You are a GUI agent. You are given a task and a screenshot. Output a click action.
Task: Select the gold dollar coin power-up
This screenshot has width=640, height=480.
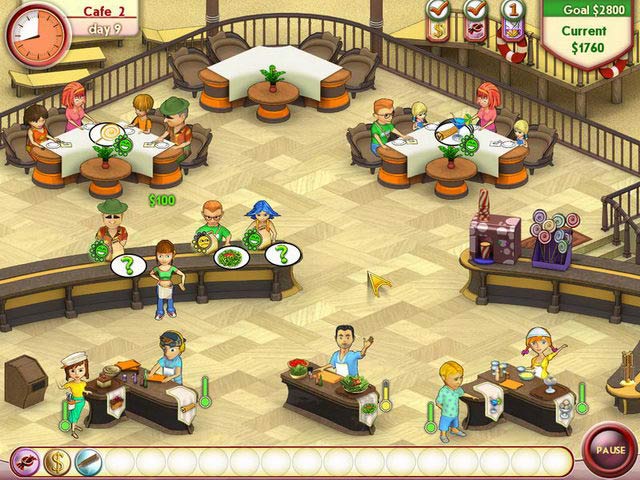pyautogui.click(x=55, y=461)
